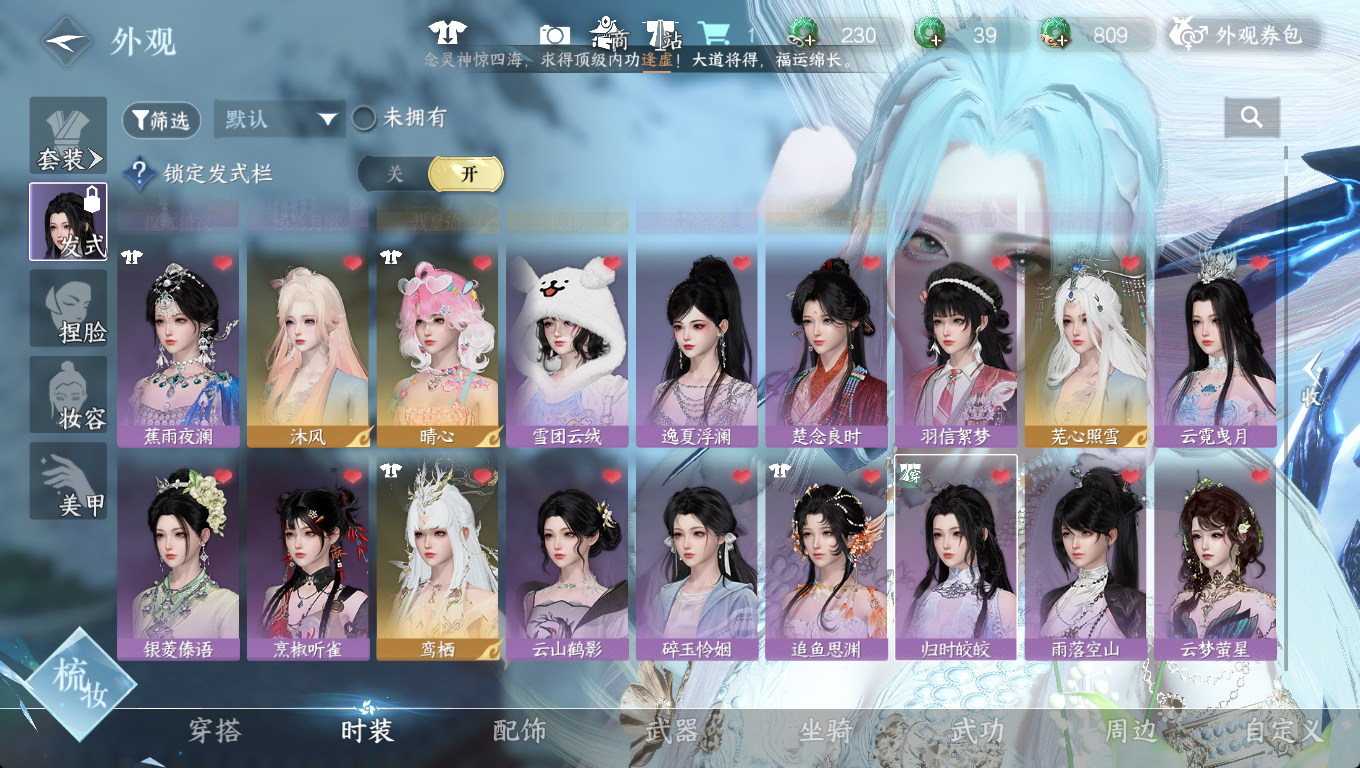Screen dimensions: 1360x768
Task: Expand the 默认 sort dropdown
Action: 279,120
